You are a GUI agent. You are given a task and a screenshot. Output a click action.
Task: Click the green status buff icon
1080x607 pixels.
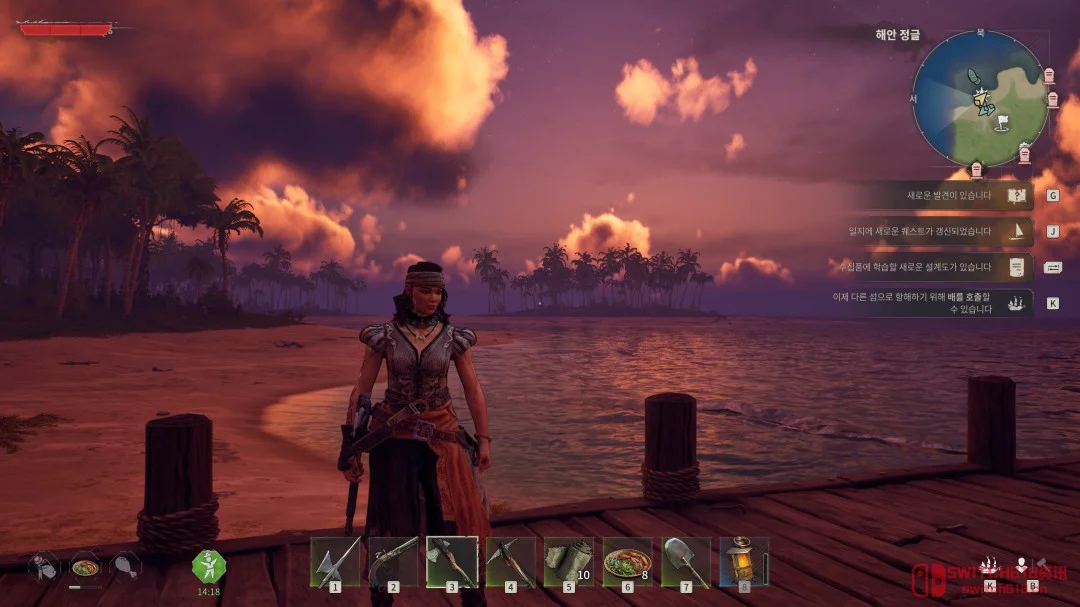click(x=209, y=567)
